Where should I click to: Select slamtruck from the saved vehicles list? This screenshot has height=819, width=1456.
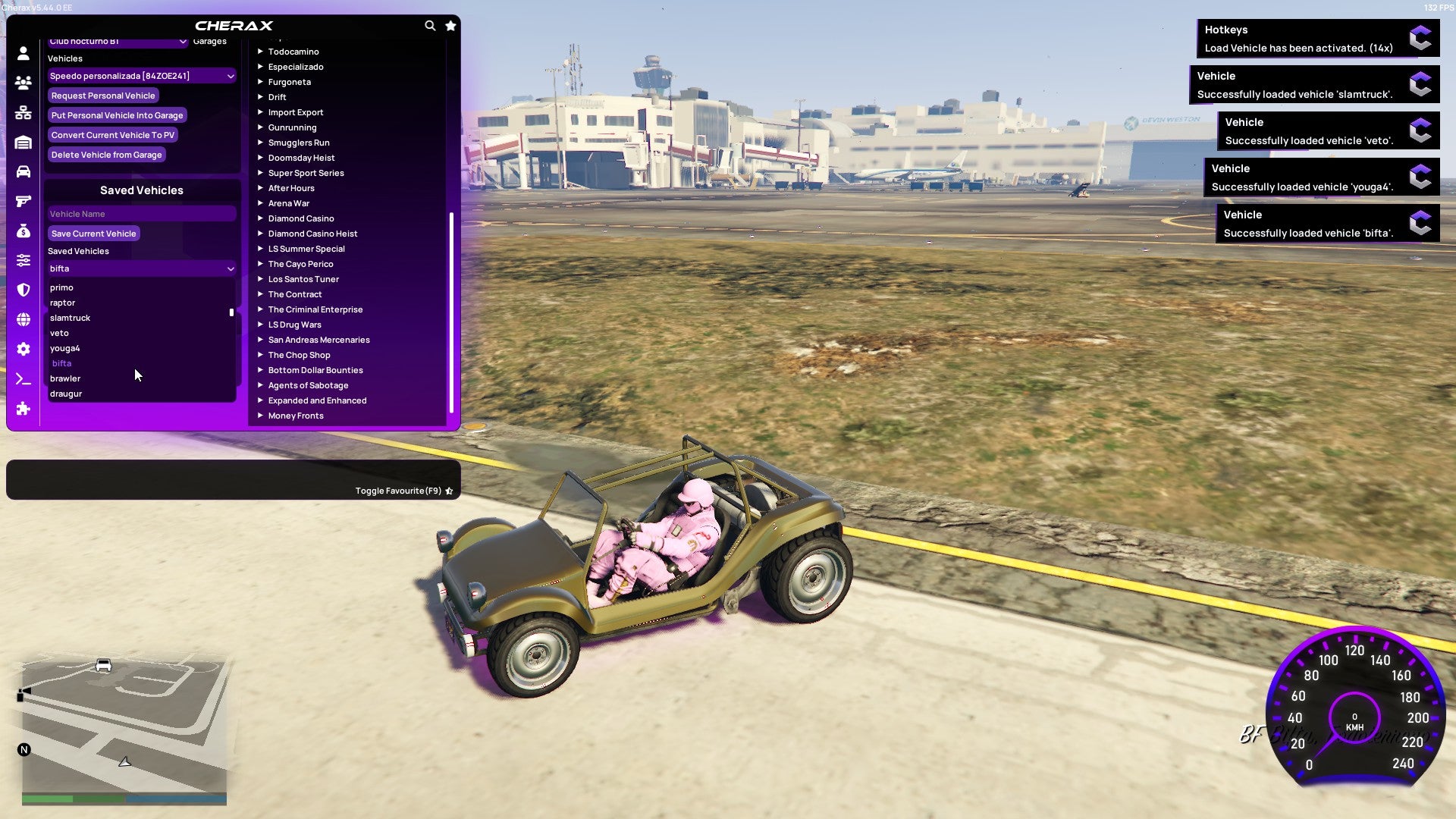[x=70, y=318]
